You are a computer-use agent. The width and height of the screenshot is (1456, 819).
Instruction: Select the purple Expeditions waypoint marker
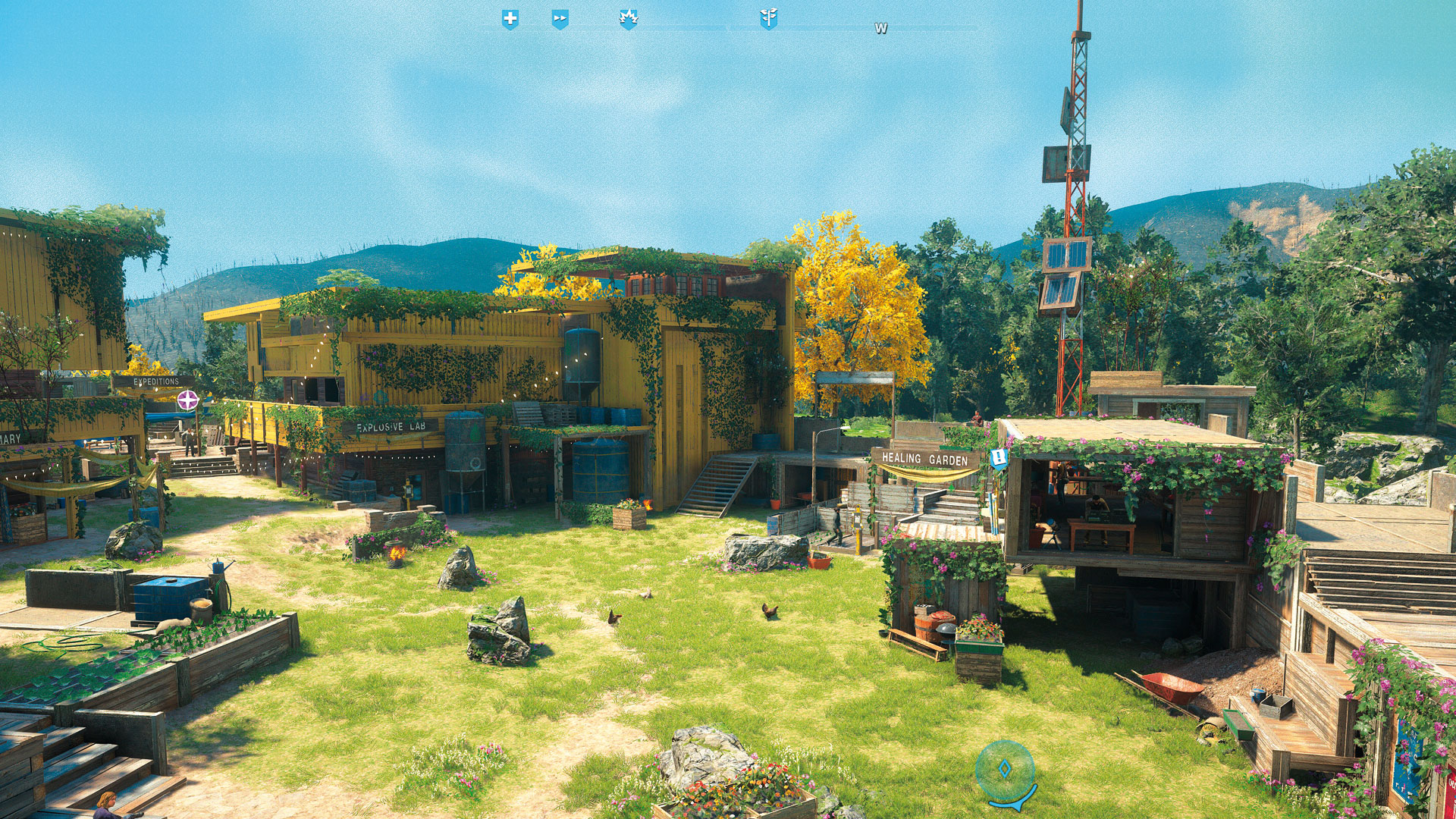click(x=188, y=400)
